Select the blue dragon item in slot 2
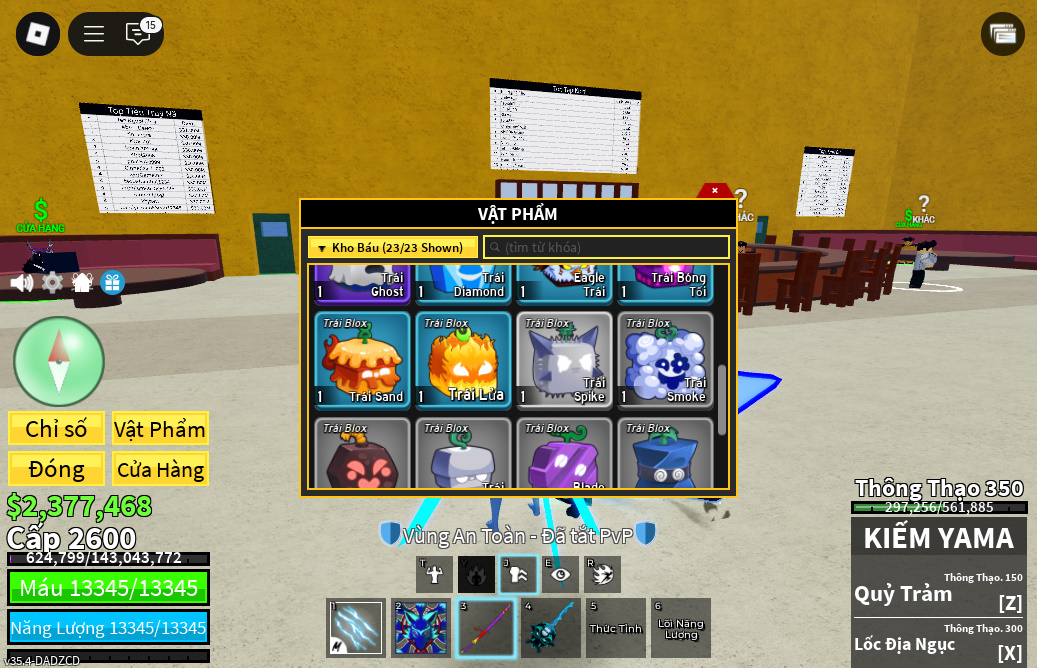 point(421,628)
